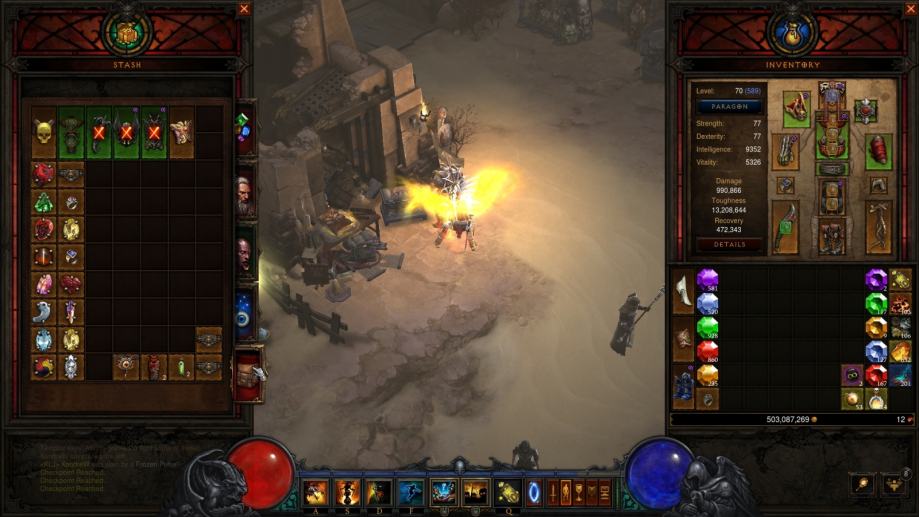This screenshot has width=919, height=517.
Task: Activate the skill bound to F
Action: pyautogui.click(x=412, y=492)
